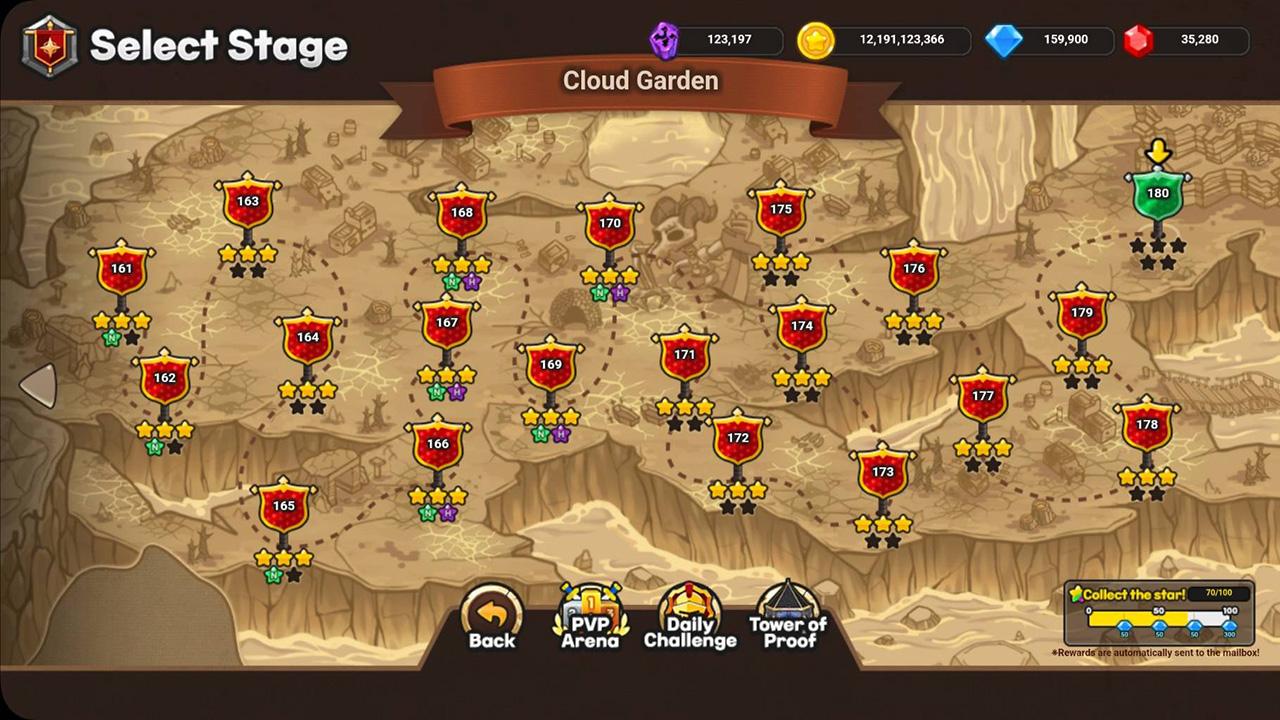Open the PVP Arena

pyautogui.click(x=590, y=617)
